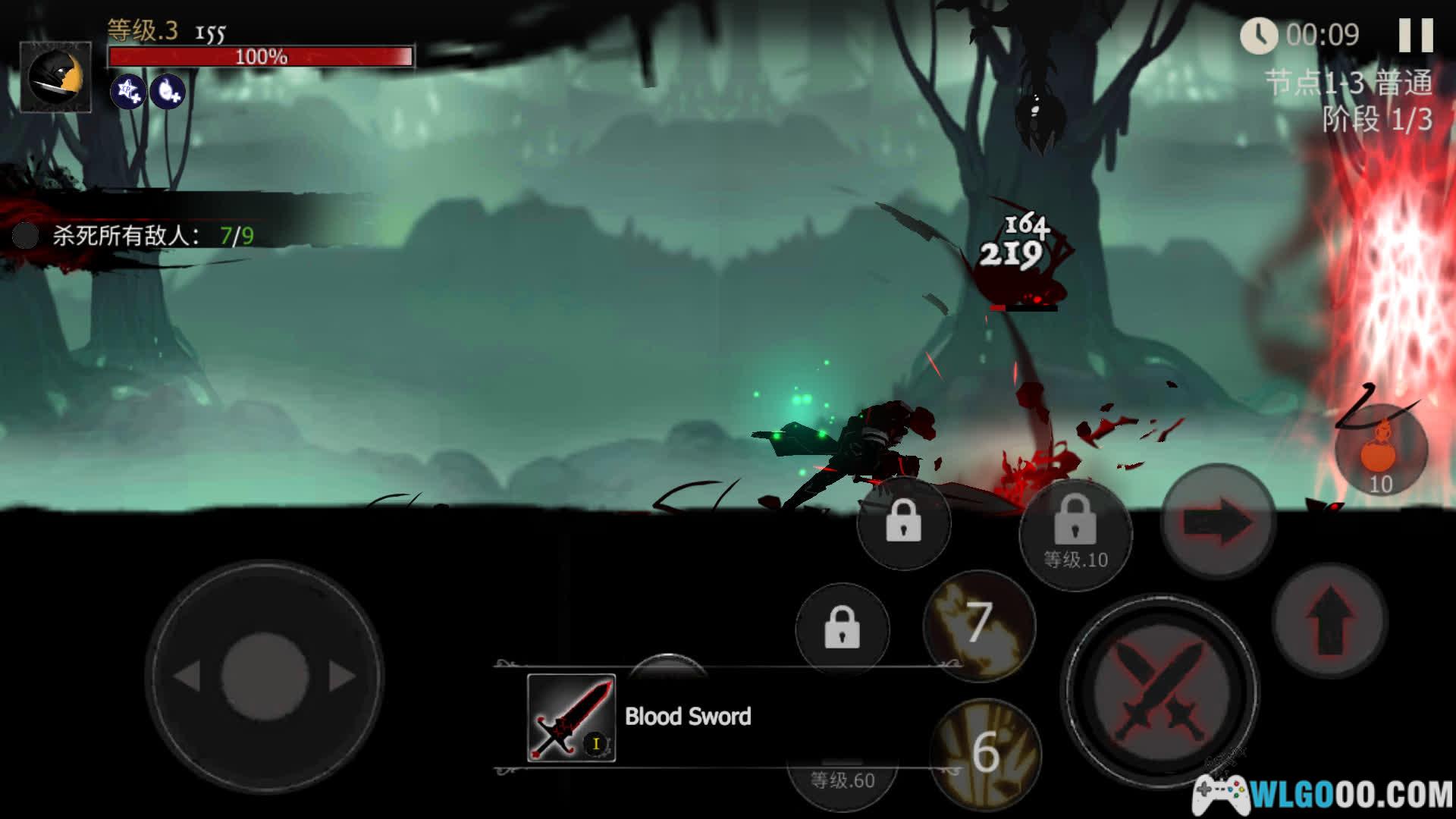Jump with the up arrow button

pos(1329,620)
